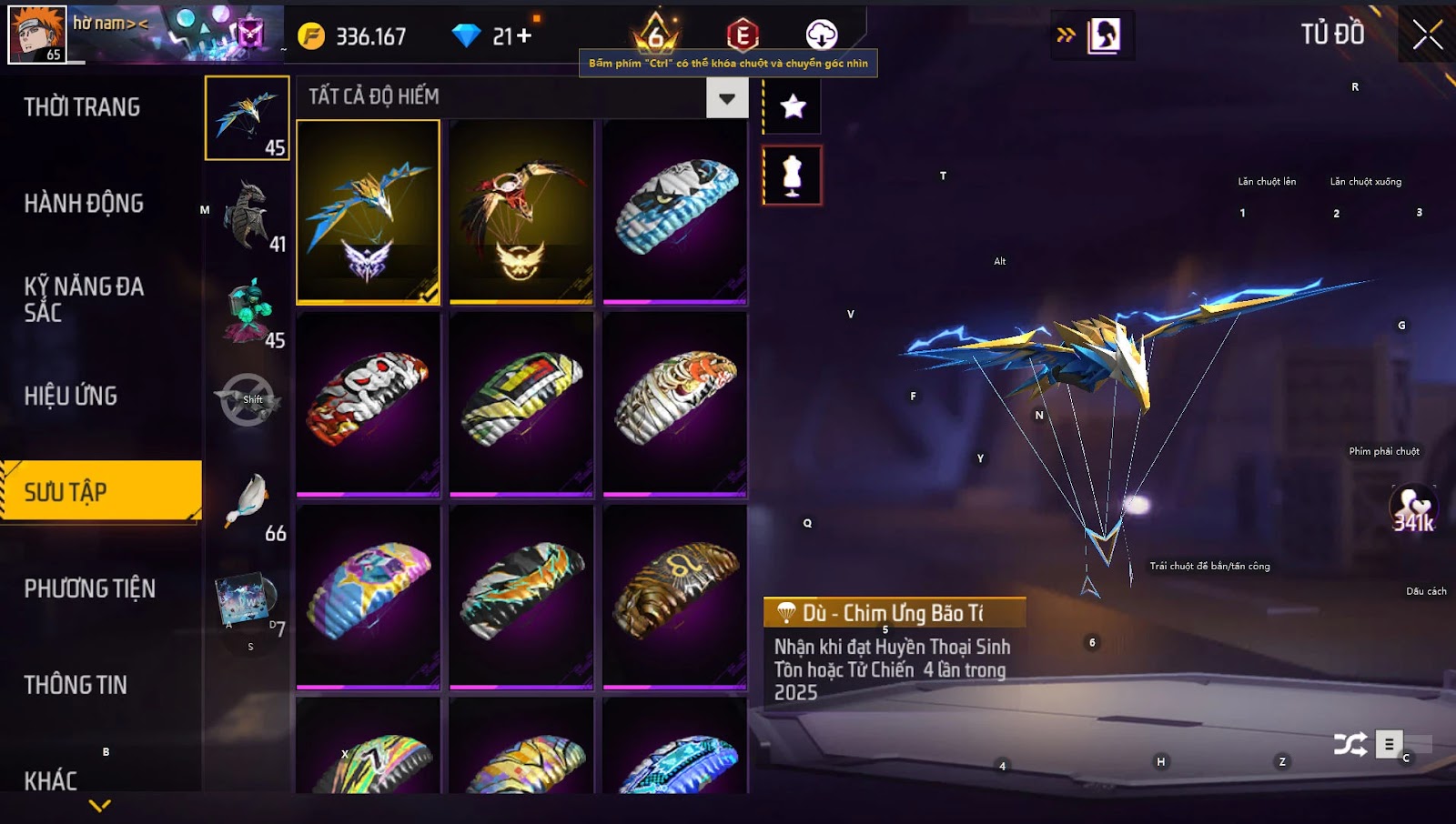Activate the shuffle random skin button
Viewport: 1456px width, 824px height.
pyautogui.click(x=1350, y=745)
